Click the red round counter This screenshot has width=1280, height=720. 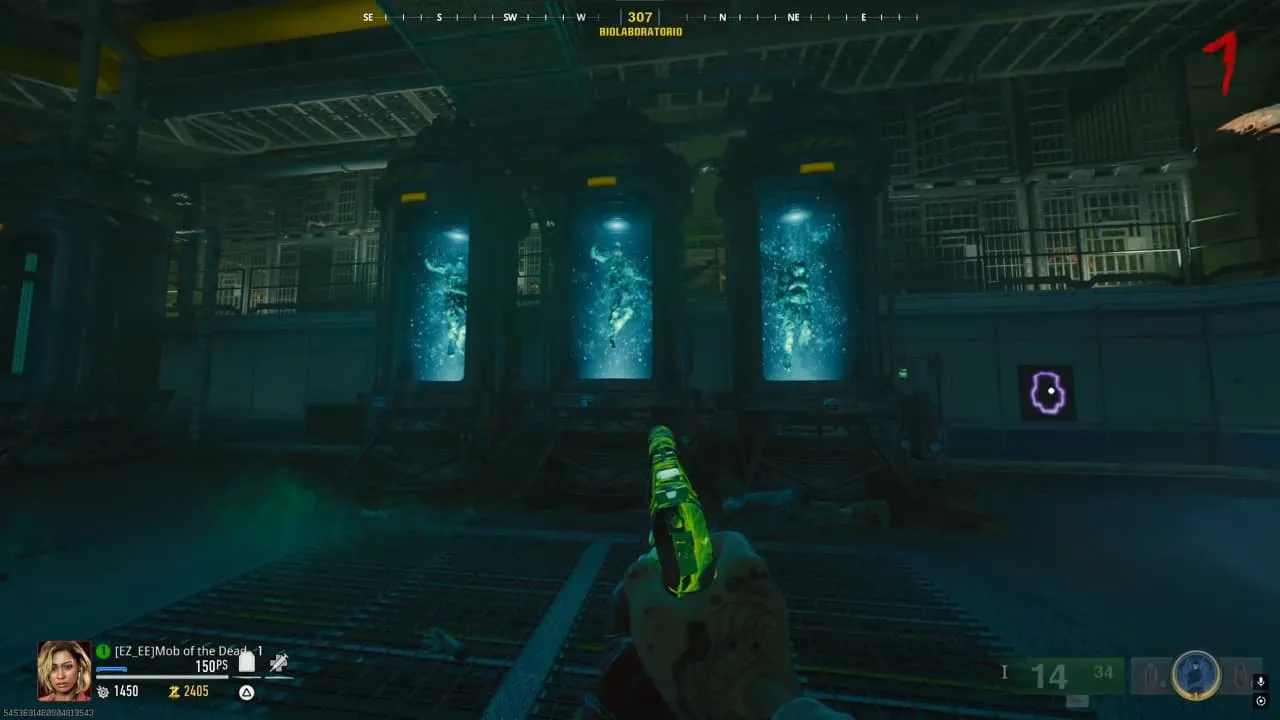coord(1221,62)
